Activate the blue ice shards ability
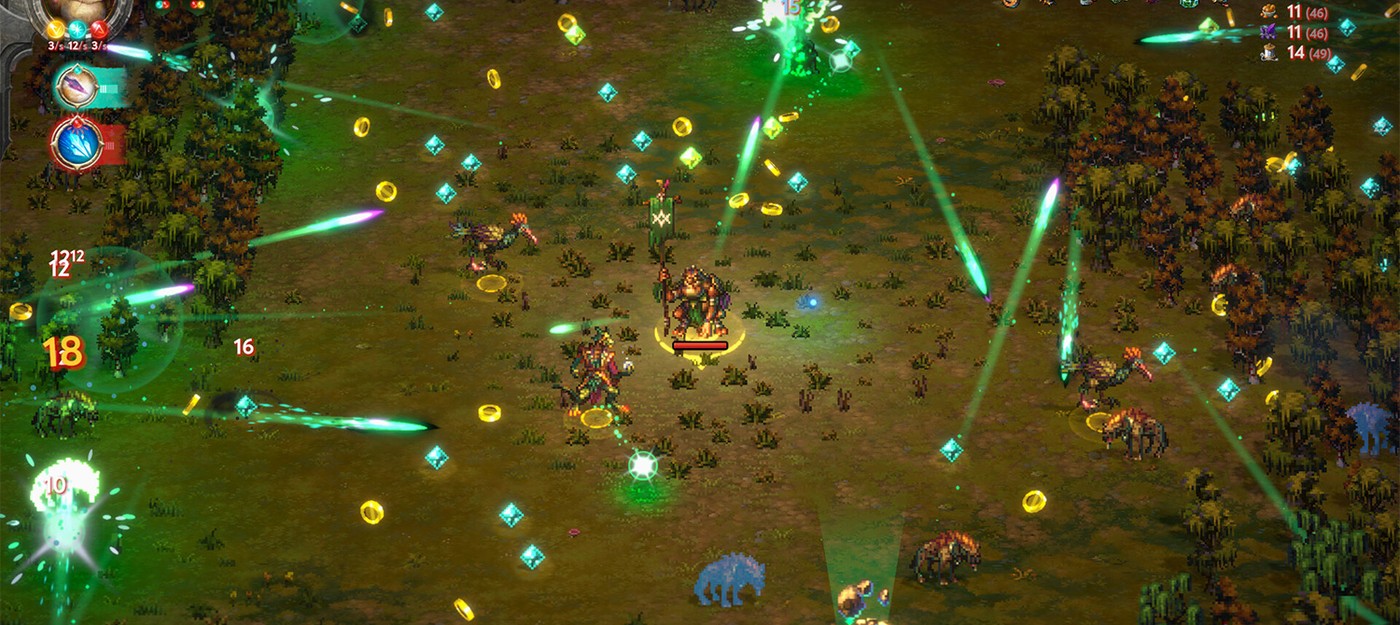 [x=77, y=142]
